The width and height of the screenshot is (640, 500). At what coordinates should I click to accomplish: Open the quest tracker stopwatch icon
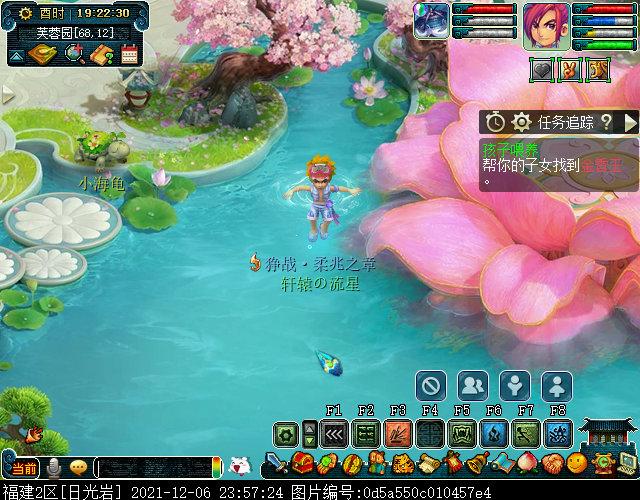point(496,122)
